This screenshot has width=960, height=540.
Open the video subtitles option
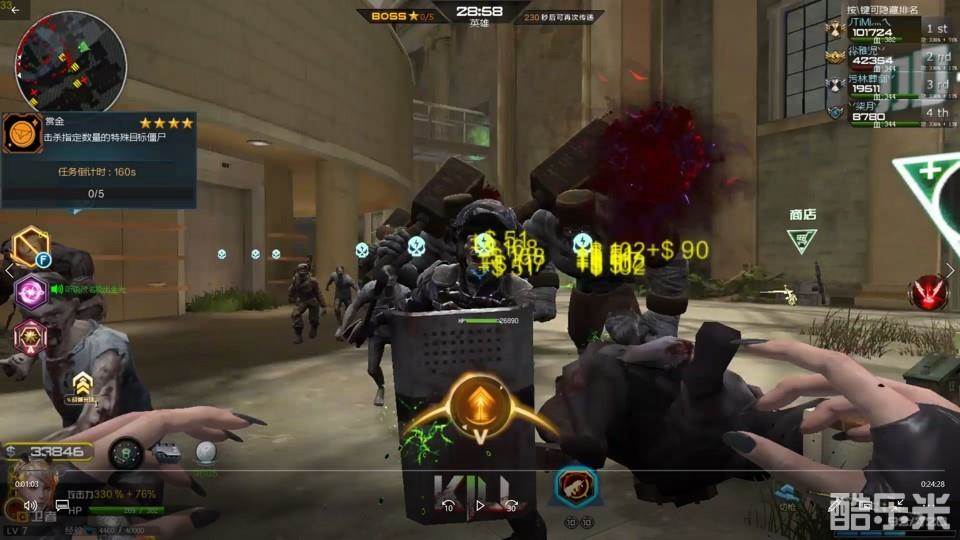(x=62, y=507)
